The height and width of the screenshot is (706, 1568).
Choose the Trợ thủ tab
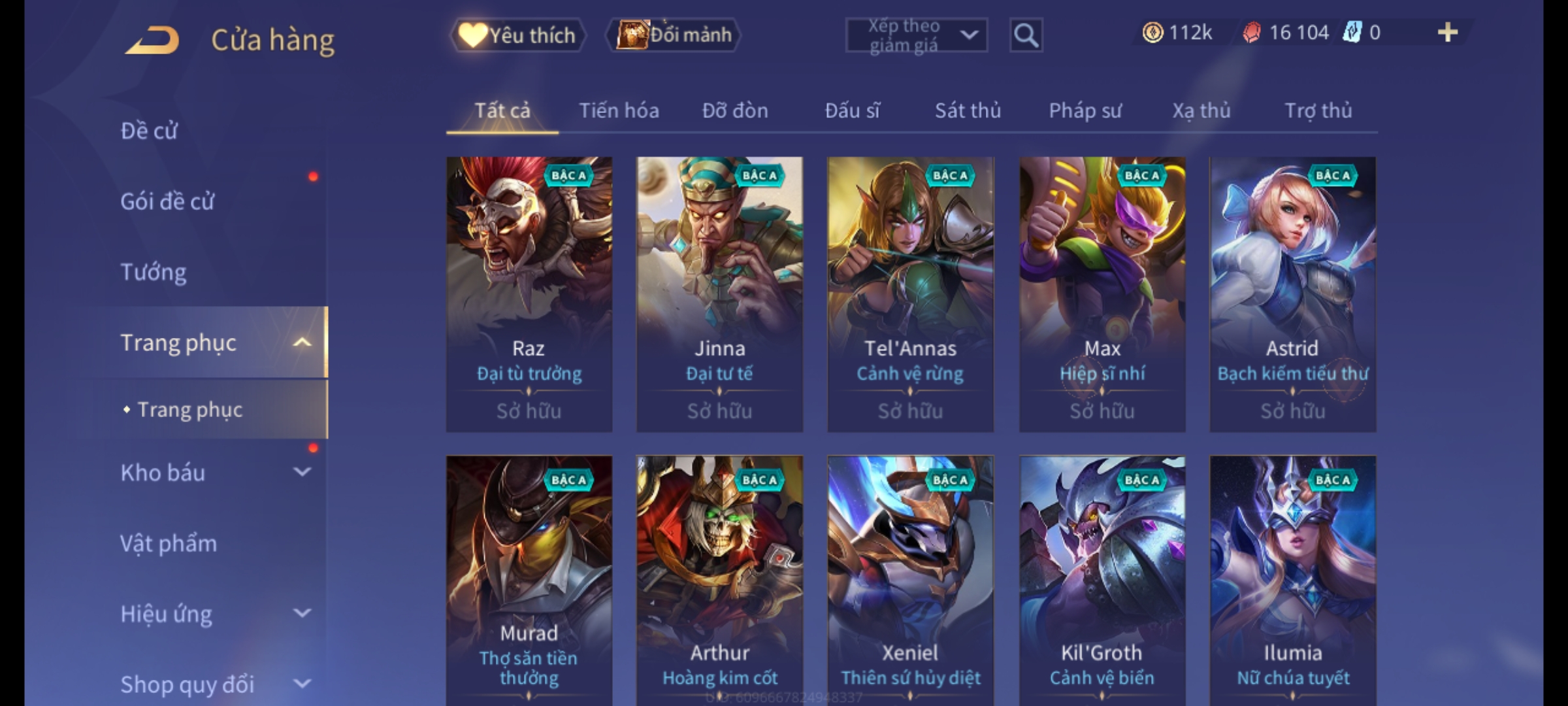pos(1318,111)
